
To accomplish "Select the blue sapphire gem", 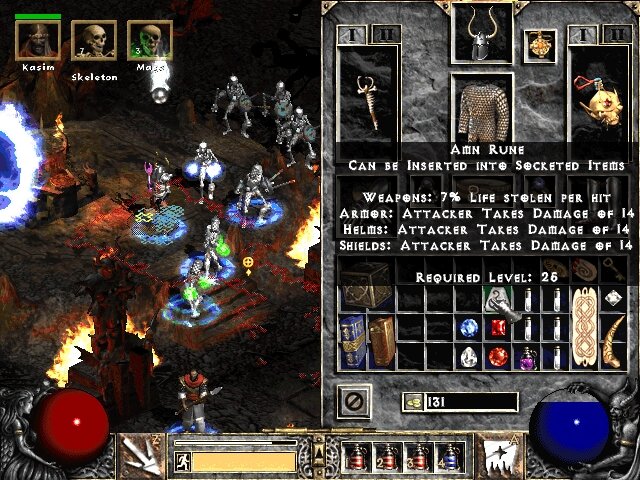I will (469, 327).
